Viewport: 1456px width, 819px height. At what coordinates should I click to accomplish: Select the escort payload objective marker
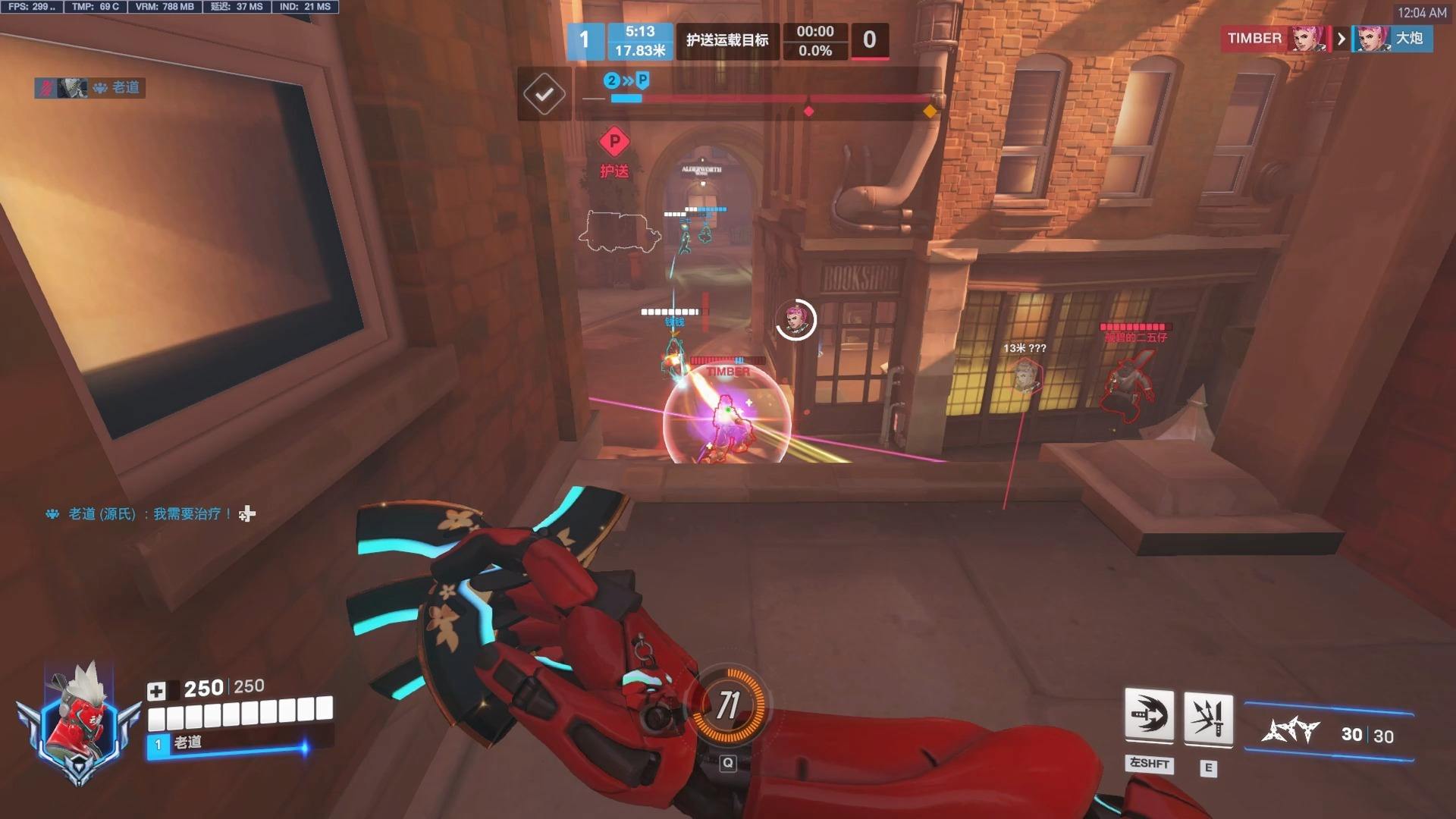tap(614, 142)
